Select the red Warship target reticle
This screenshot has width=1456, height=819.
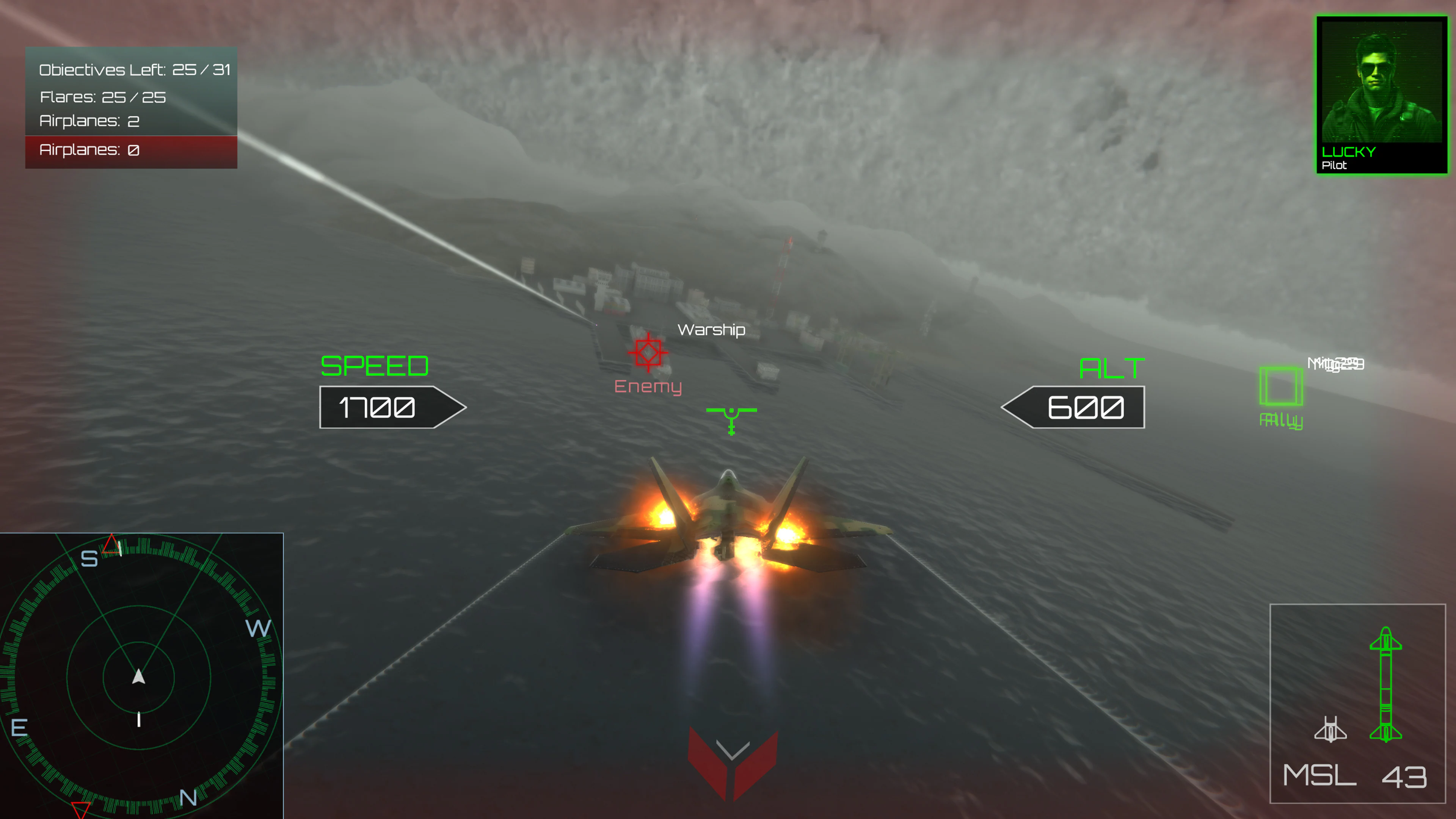(x=649, y=352)
